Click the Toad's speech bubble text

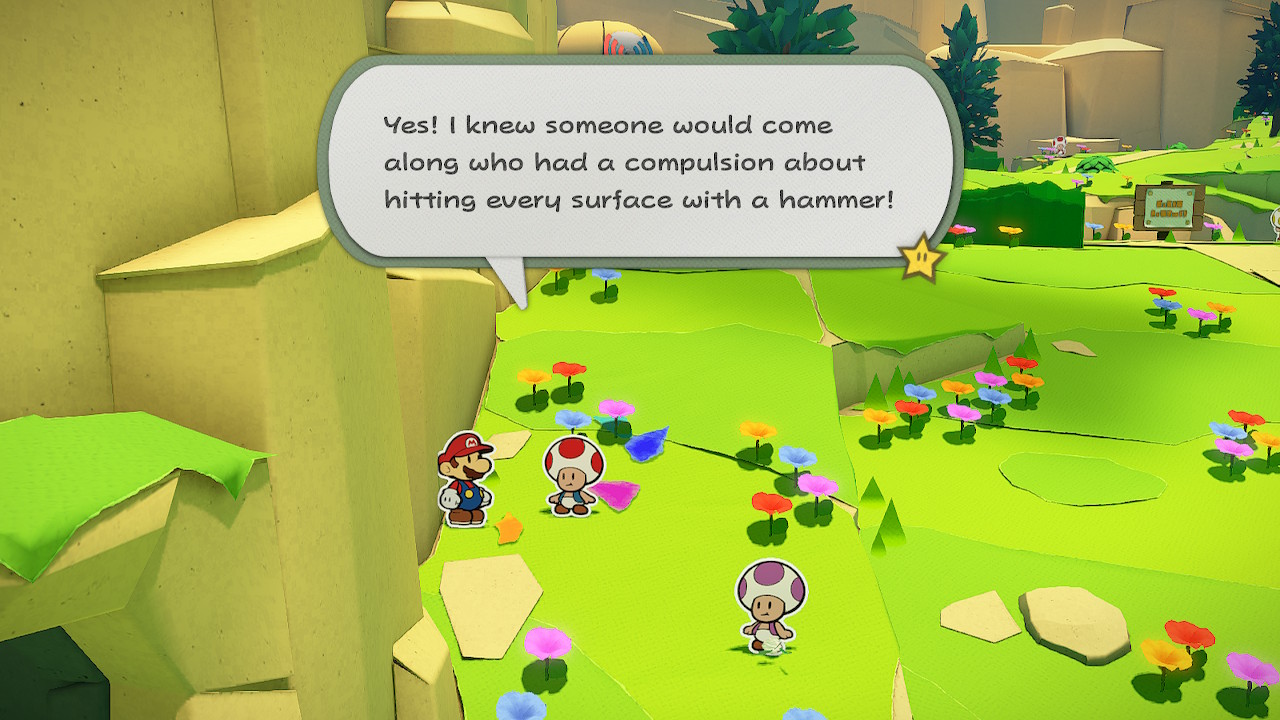tap(638, 163)
